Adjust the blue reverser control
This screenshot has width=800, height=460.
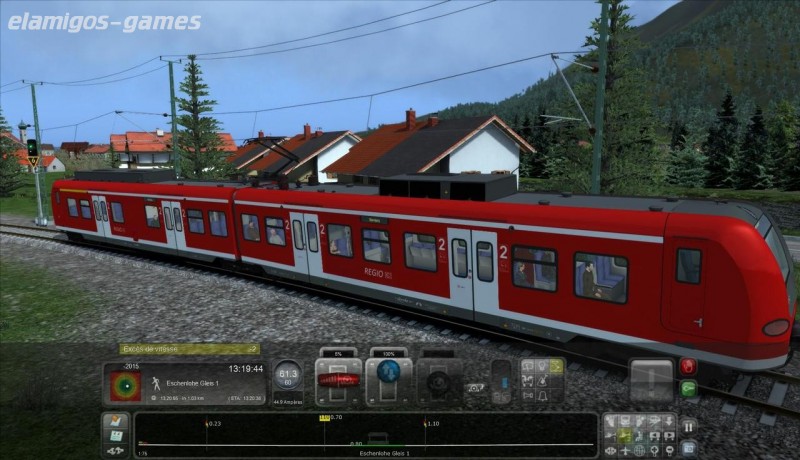(388, 380)
